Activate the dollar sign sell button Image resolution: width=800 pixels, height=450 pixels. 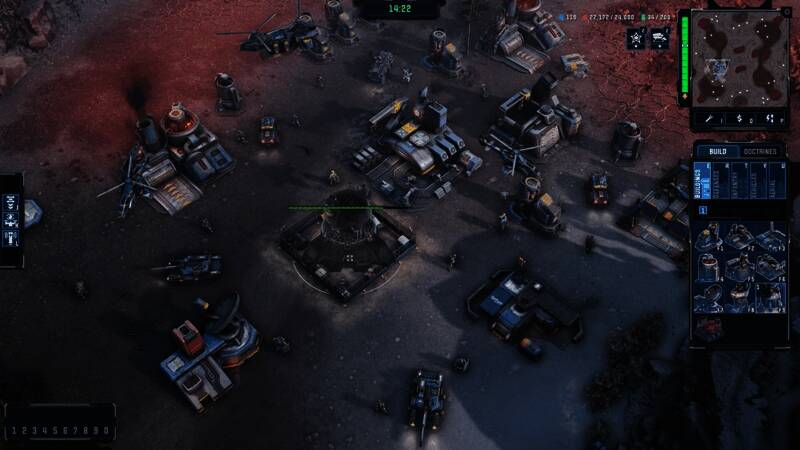(740, 118)
